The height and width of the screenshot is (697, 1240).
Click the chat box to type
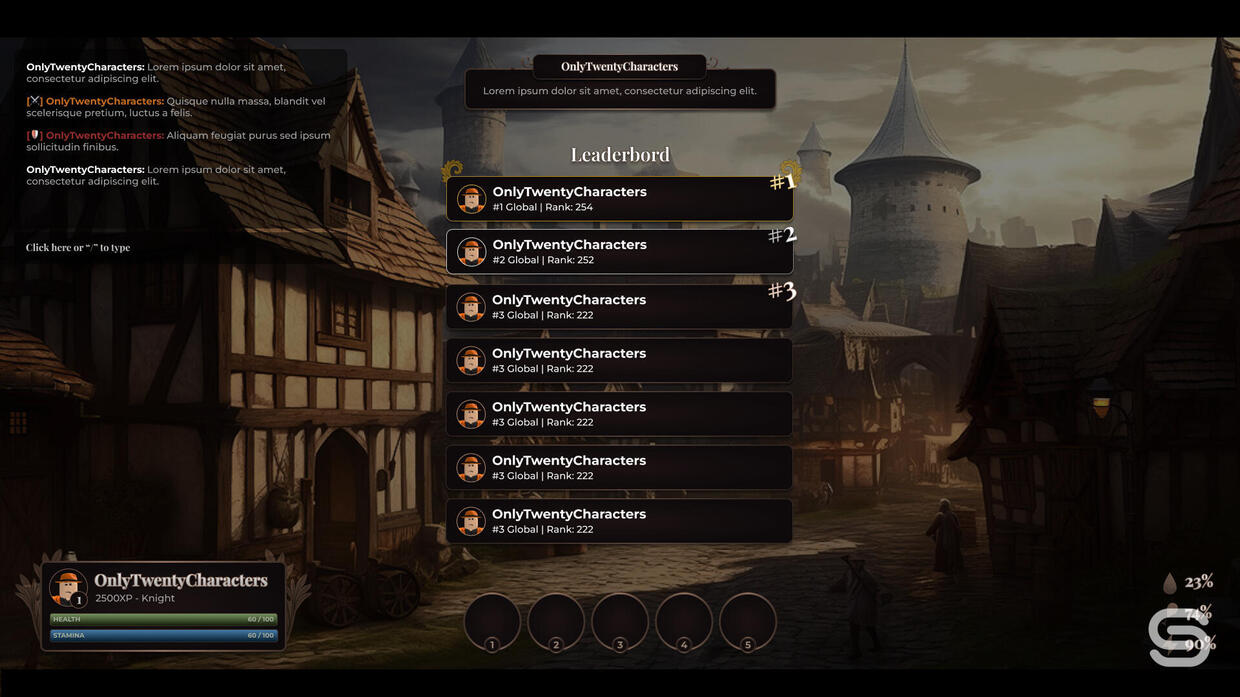click(78, 248)
